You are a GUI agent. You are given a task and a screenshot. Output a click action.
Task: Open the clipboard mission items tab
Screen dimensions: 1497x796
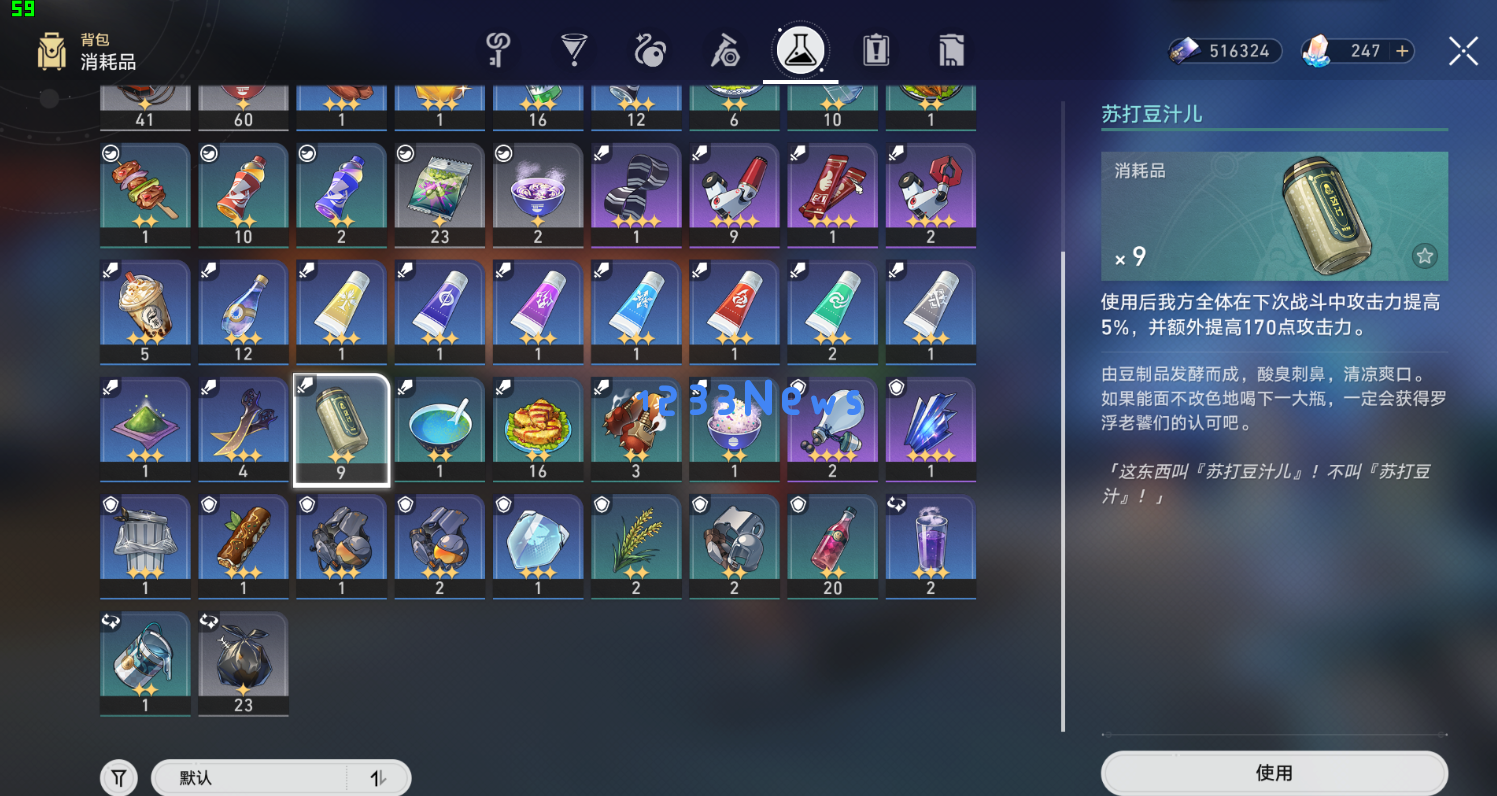pos(876,50)
